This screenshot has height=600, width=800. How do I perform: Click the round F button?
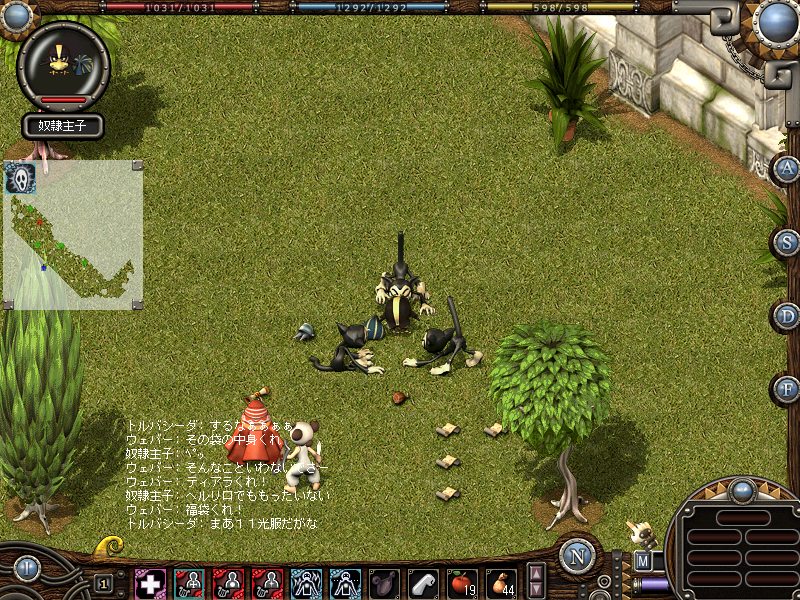787,389
